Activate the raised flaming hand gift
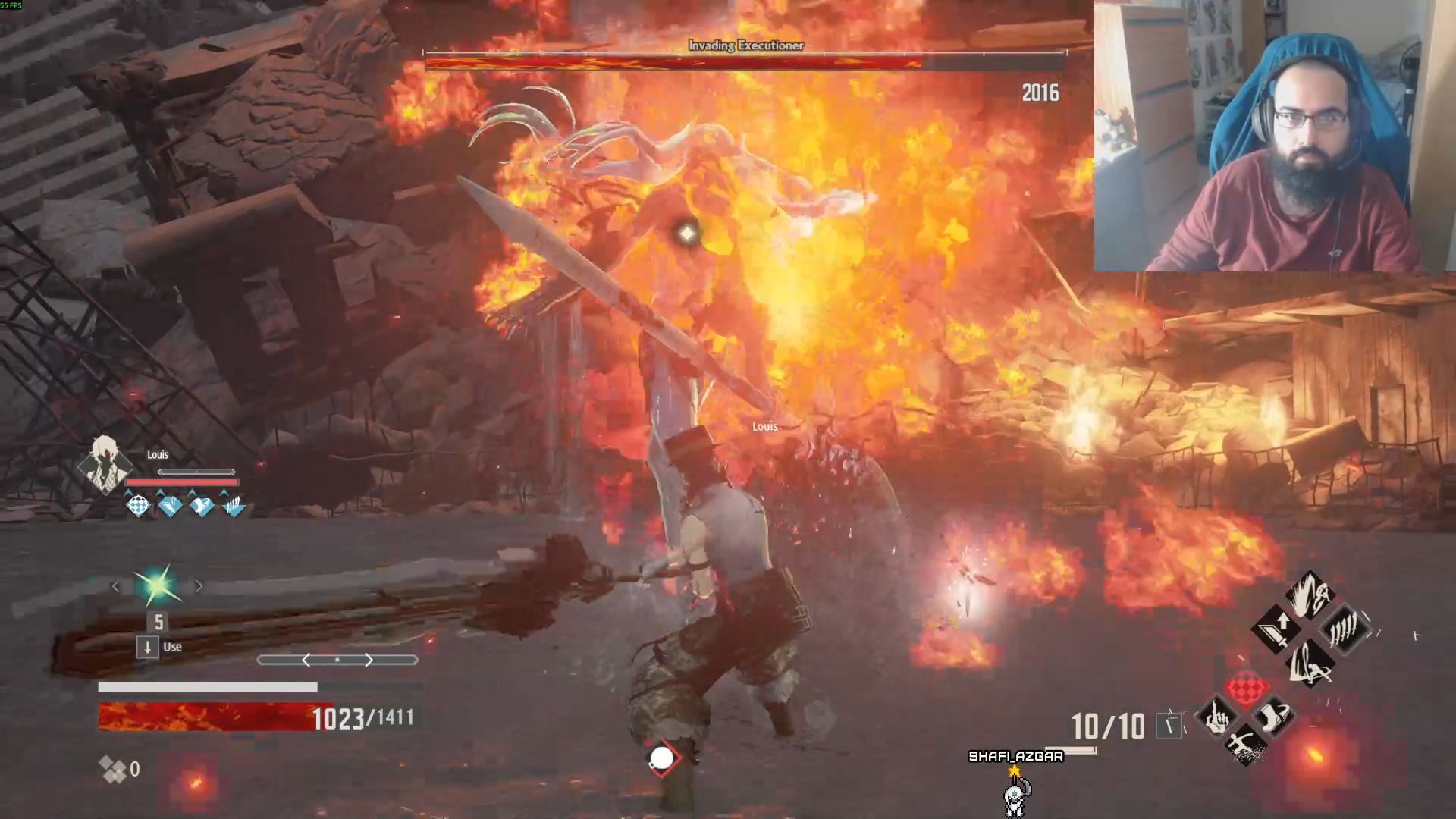Viewport: 1456px width, 819px height. click(1215, 717)
